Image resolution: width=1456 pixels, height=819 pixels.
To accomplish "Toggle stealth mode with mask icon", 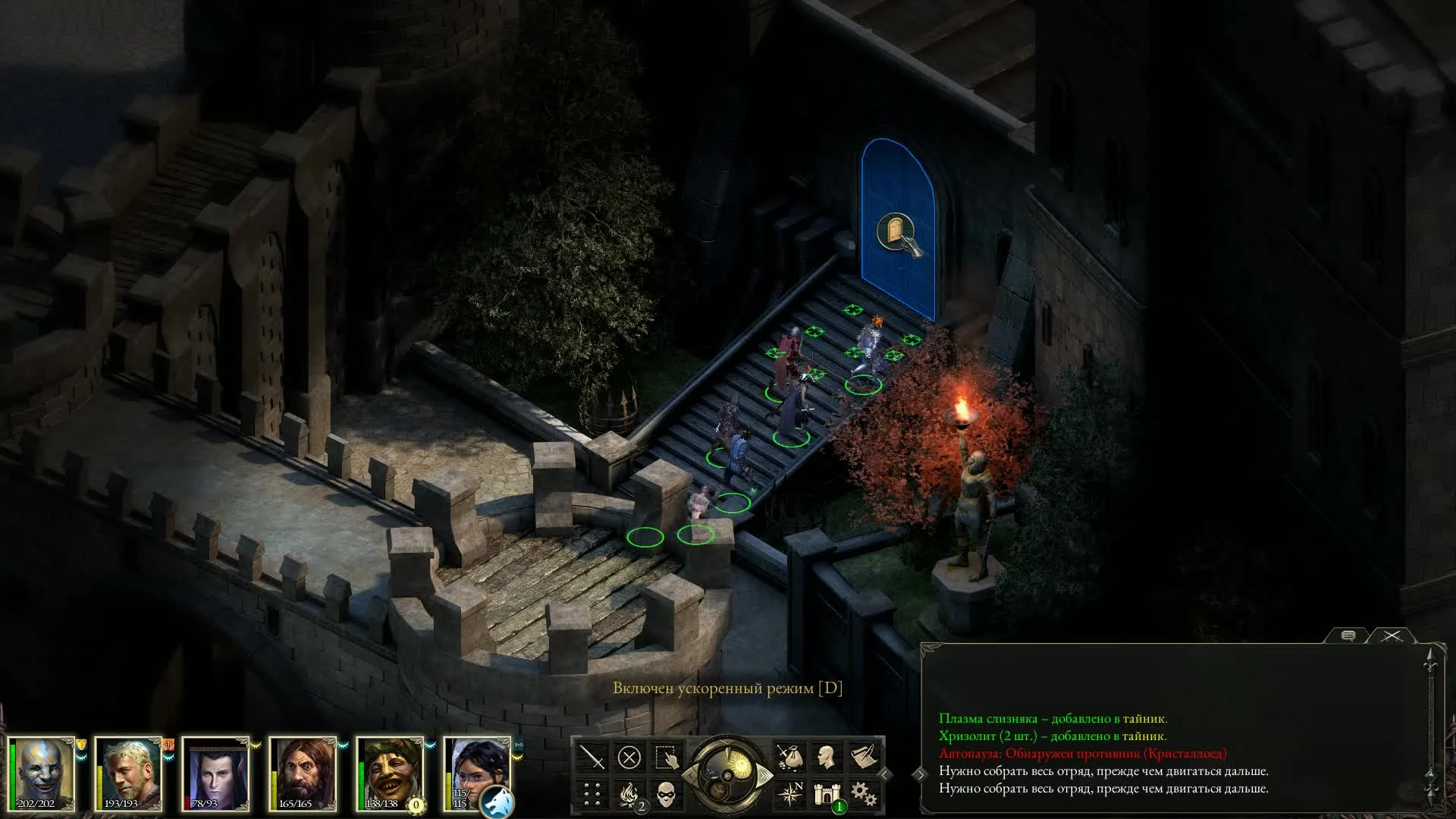I will 667,794.
